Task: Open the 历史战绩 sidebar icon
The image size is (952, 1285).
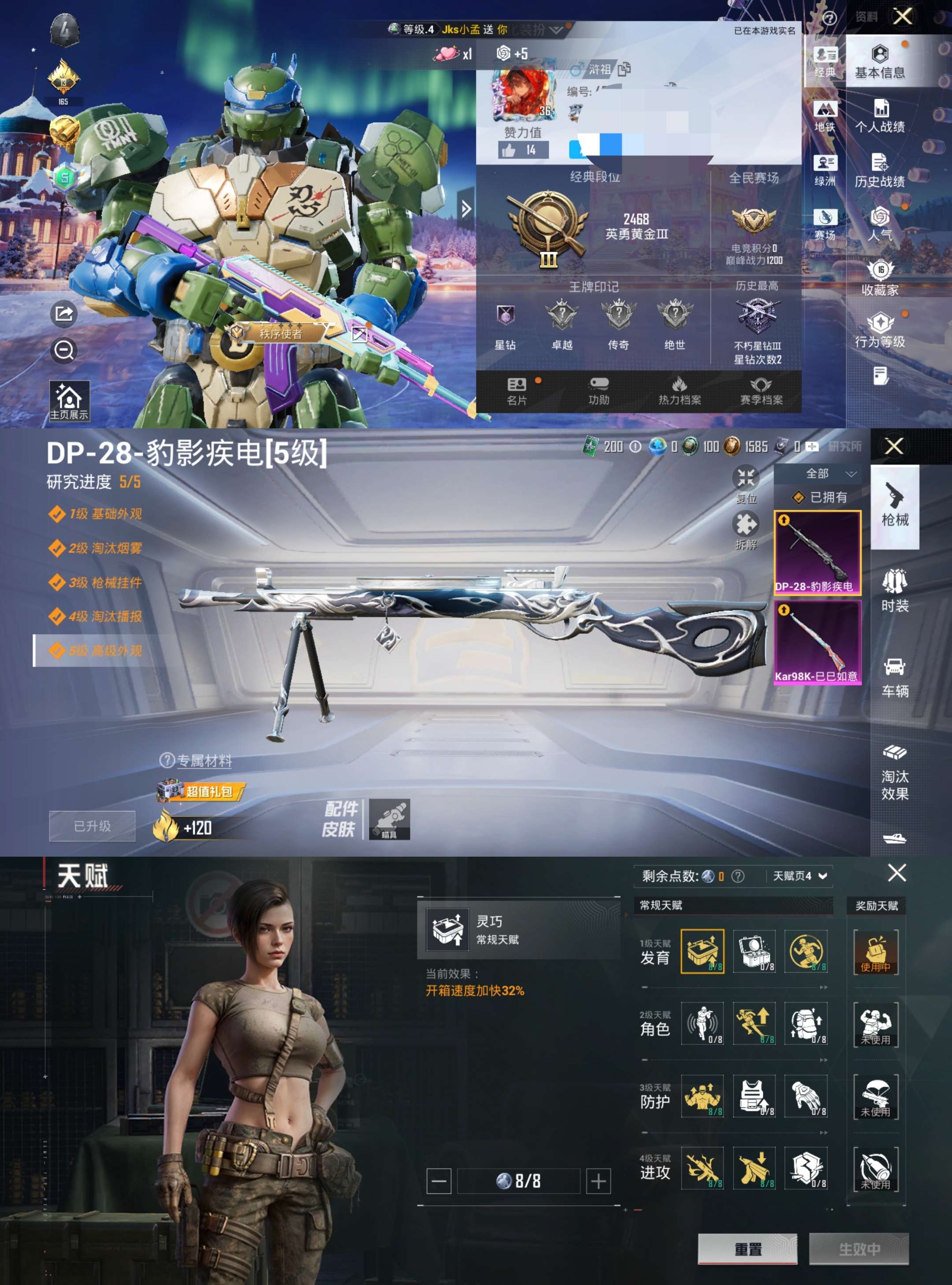Action: [x=881, y=173]
